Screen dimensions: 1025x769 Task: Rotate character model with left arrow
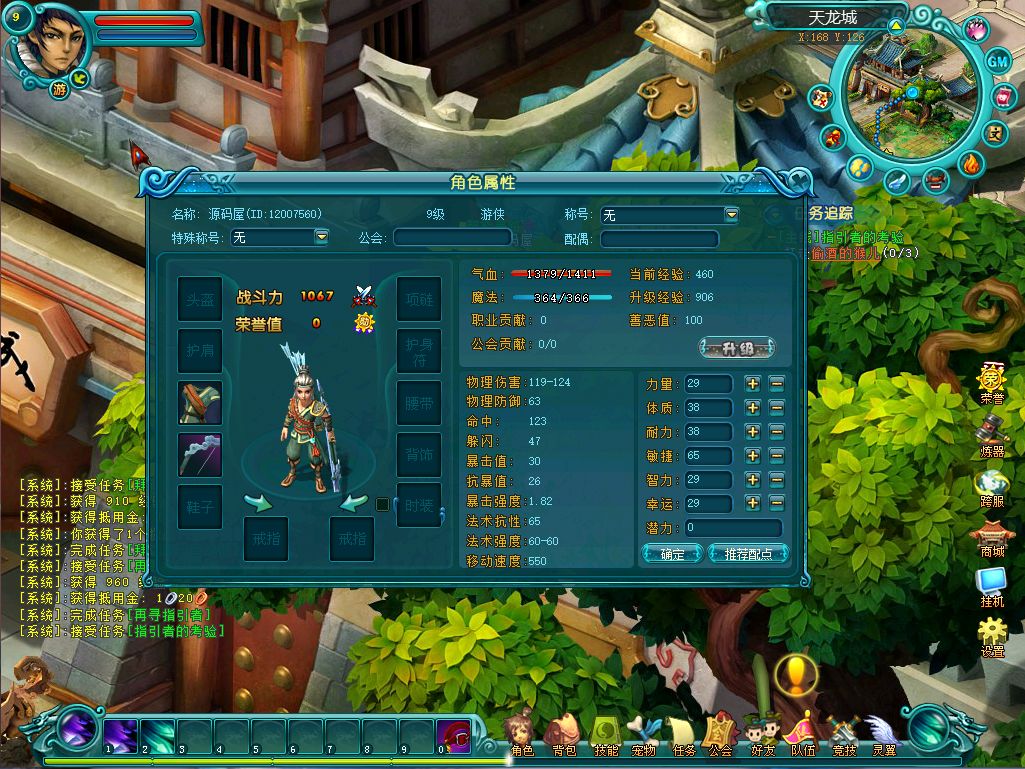point(258,502)
